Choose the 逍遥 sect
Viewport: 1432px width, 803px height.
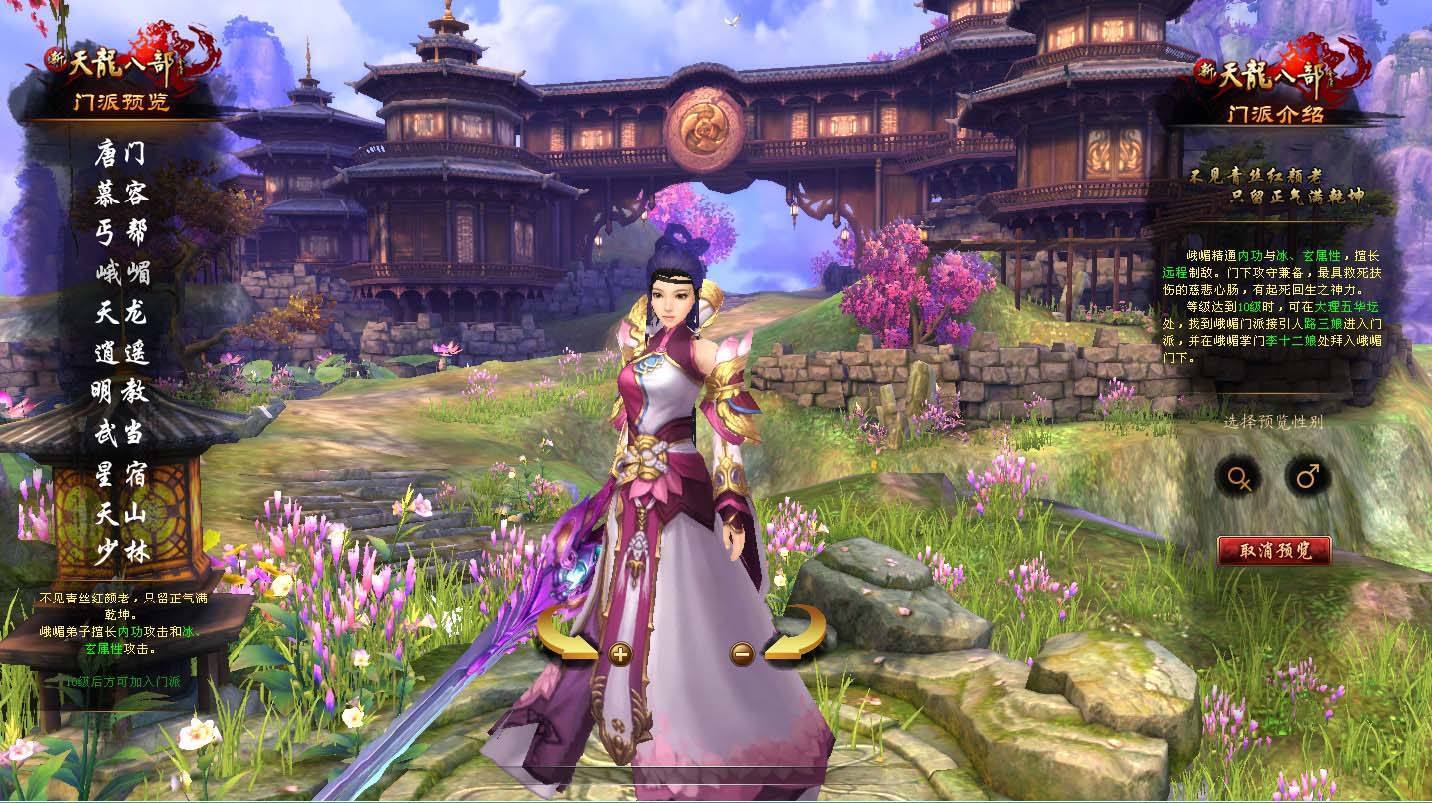(x=121, y=351)
